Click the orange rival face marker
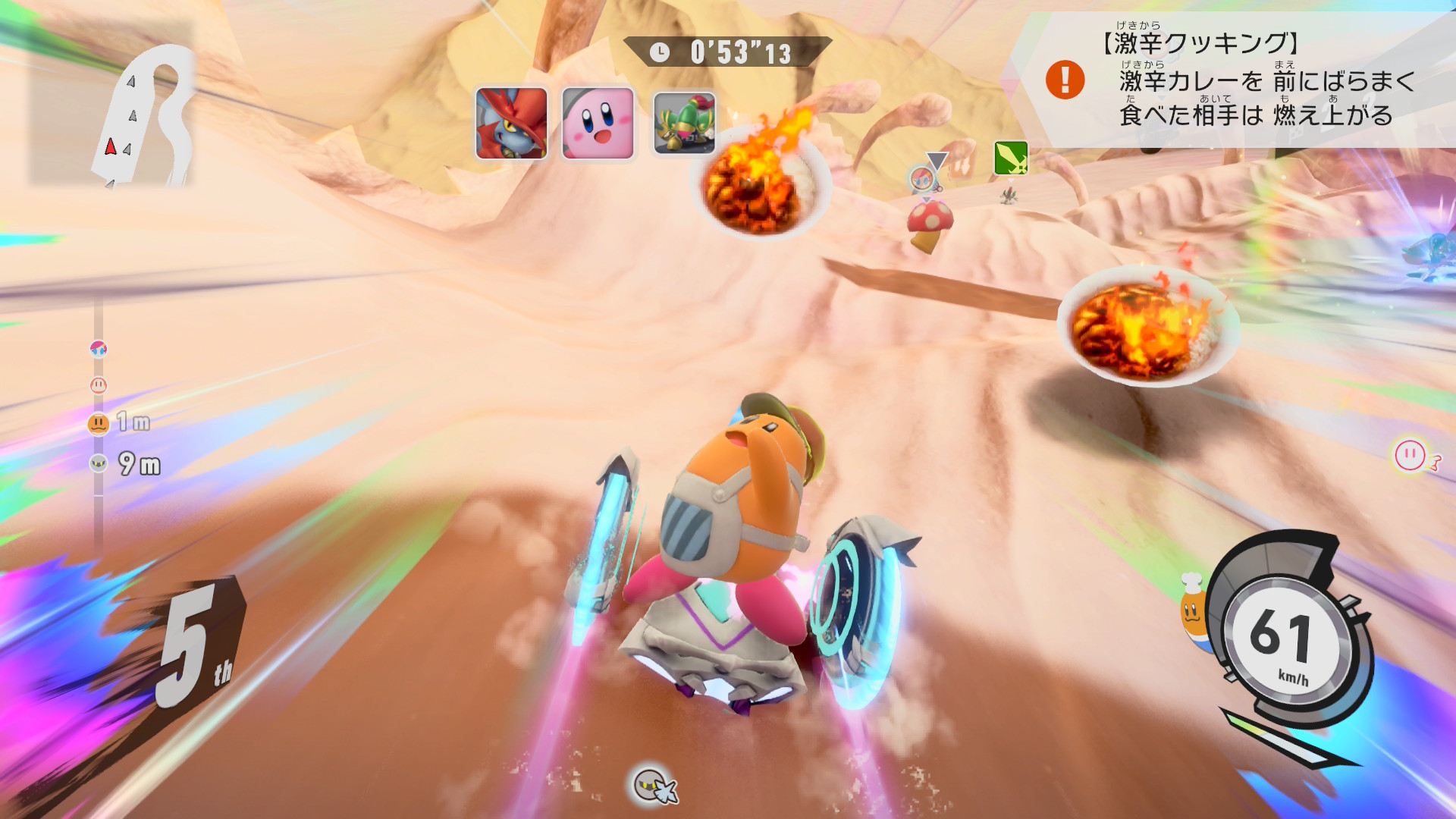The width and height of the screenshot is (1456, 819). [99, 423]
